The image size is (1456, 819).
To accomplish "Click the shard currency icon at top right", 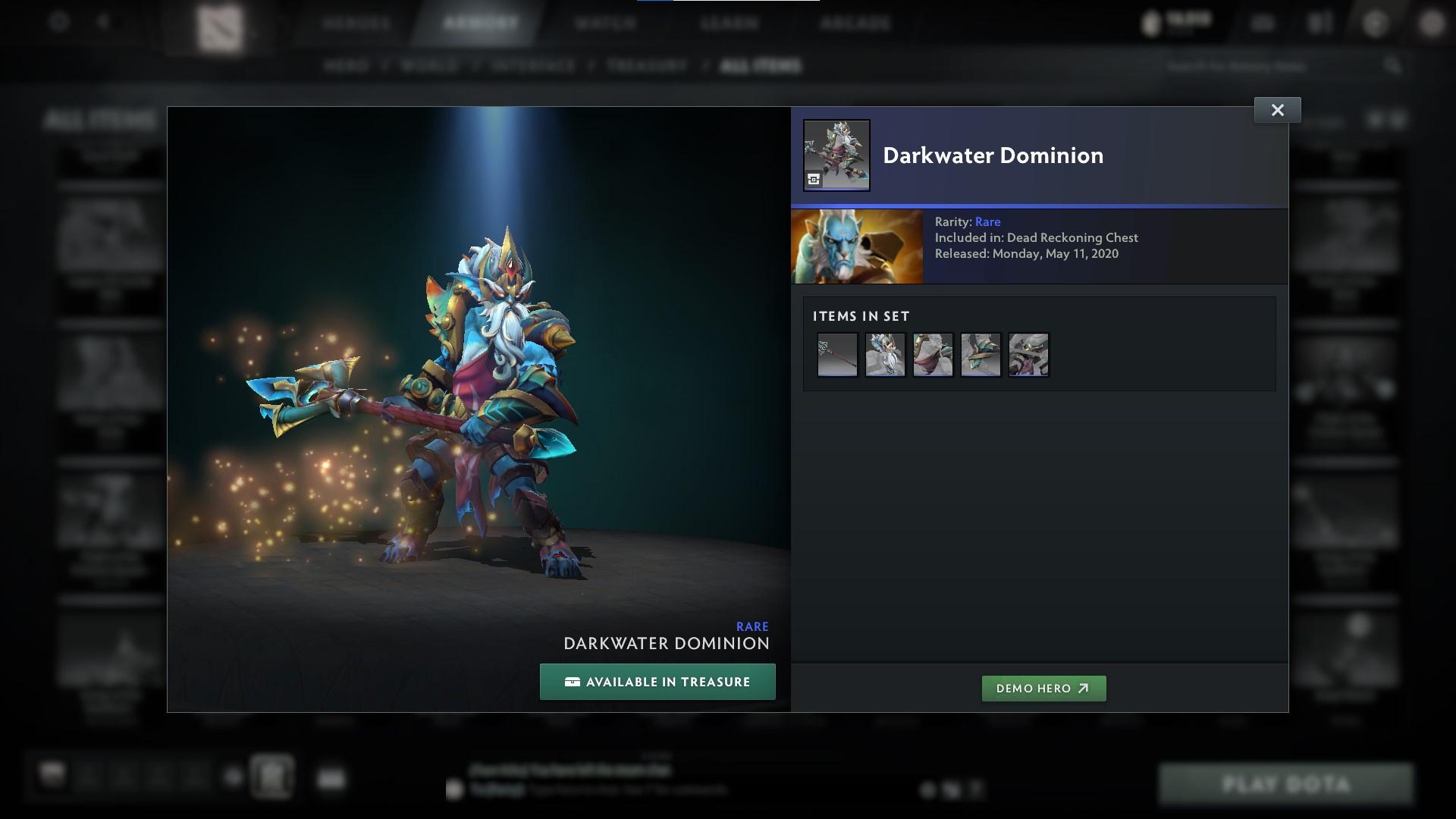I will pyautogui.click(x=1150, y=22).
